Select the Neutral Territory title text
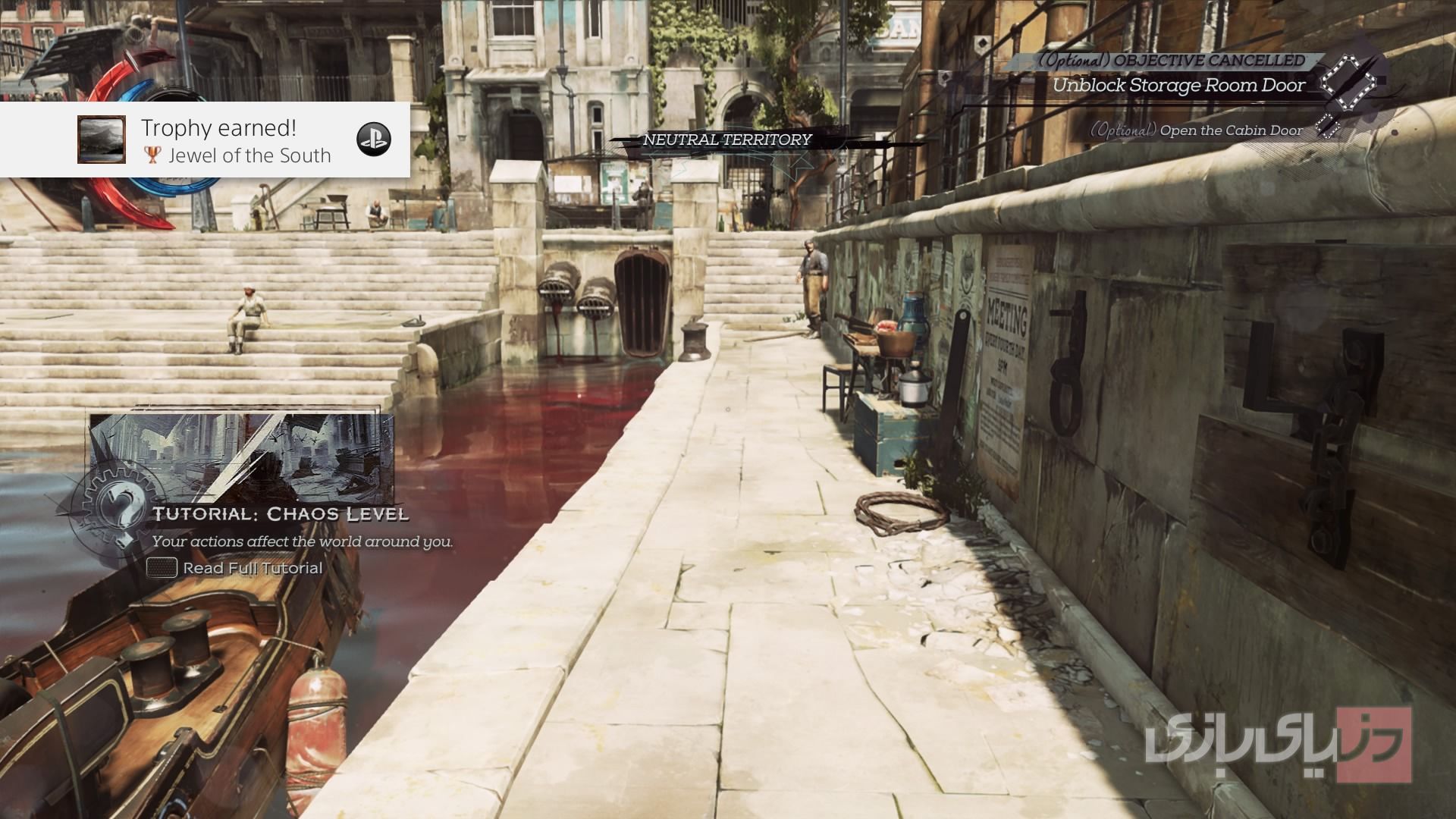This screenshot has width=1456, height=819. pos(726,140)
